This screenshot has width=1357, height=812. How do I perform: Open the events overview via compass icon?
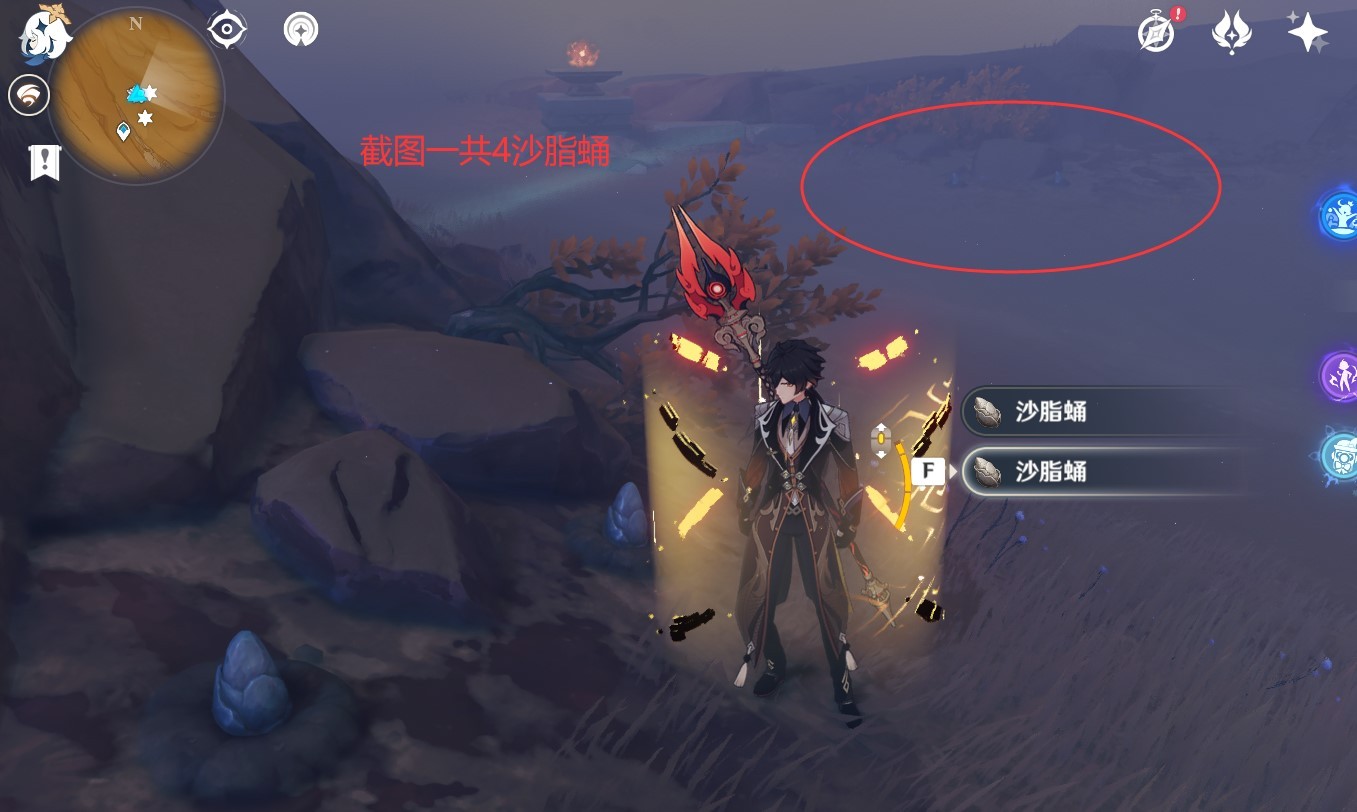(1155, 31)
